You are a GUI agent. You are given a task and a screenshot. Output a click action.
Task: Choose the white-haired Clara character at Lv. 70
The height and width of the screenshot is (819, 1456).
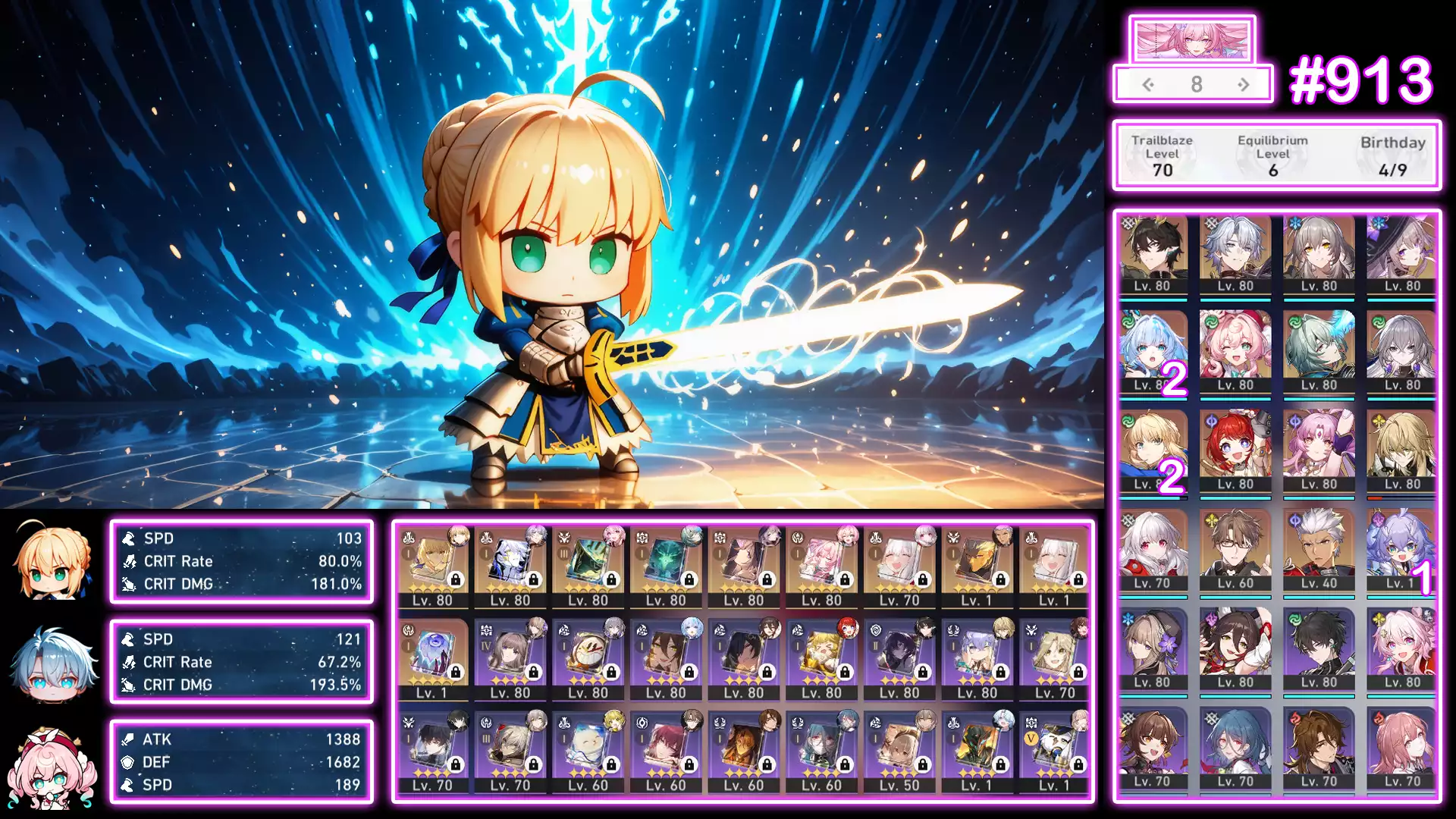tap(1152, 549)
